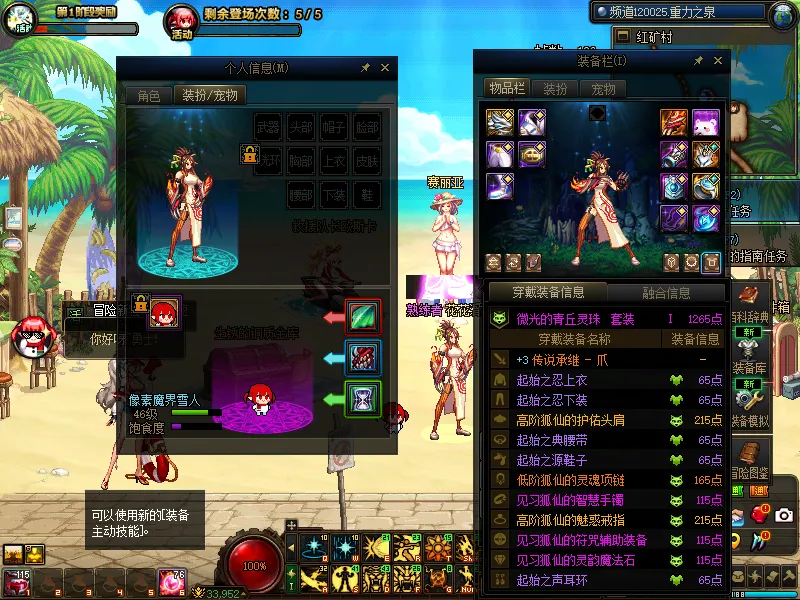Screen dimensions: 800x600
Task: Close the 个人信息 window
Action: coord(385,68)
